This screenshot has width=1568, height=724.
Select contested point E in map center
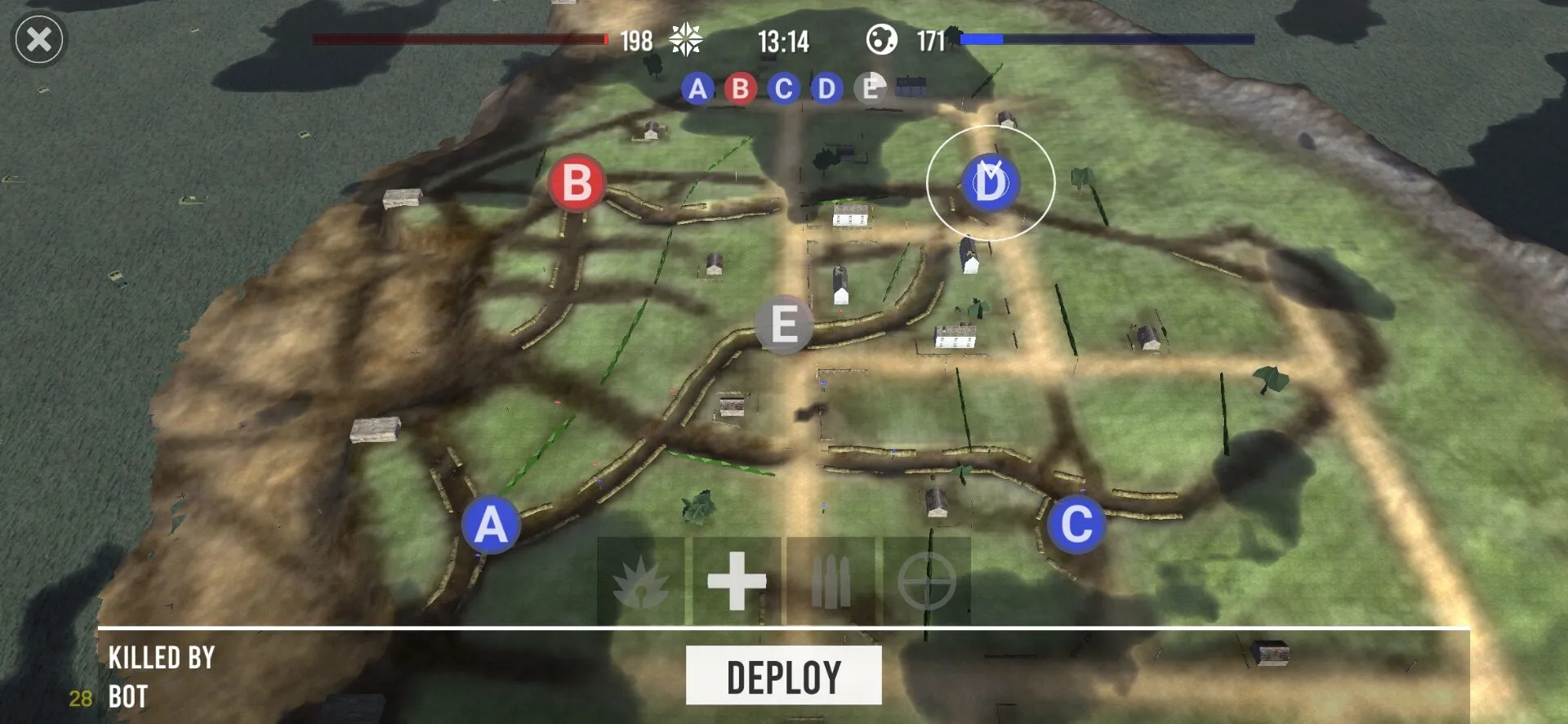coord(785,324)
